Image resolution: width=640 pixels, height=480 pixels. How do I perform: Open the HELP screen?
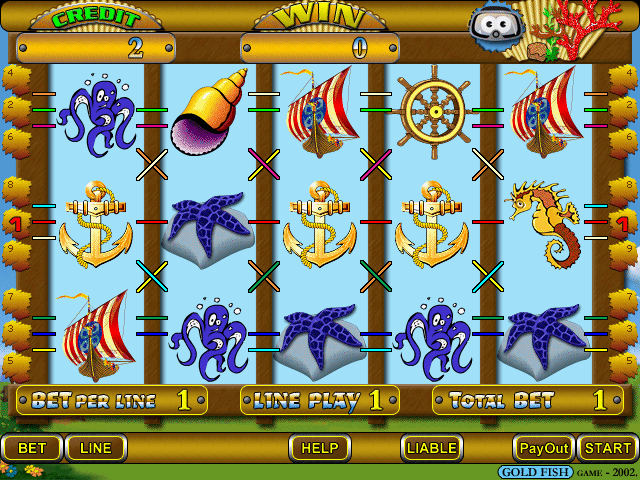pyautogui.click(x=320, y=448)
